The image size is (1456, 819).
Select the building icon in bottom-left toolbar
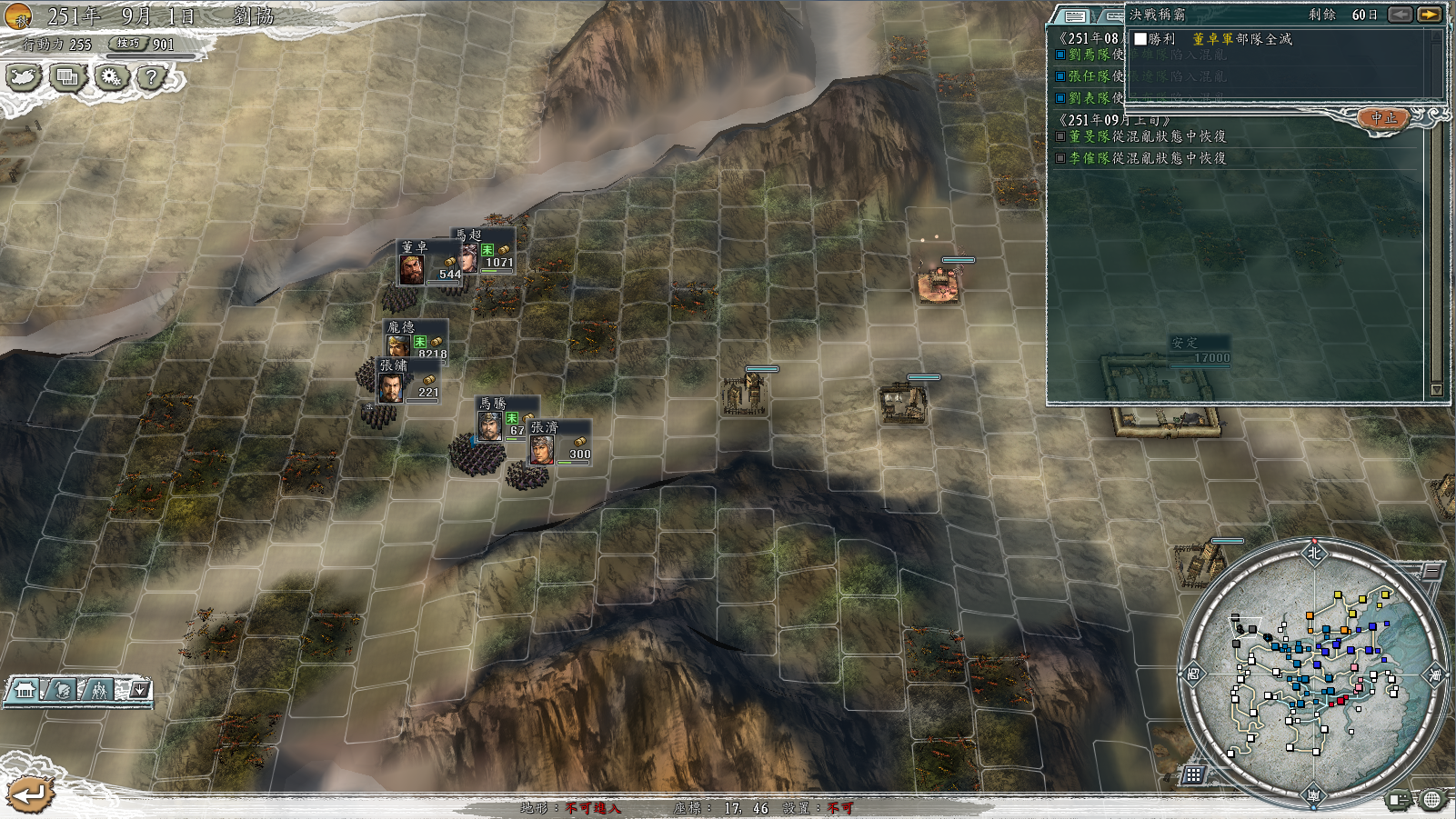[25, 691]
